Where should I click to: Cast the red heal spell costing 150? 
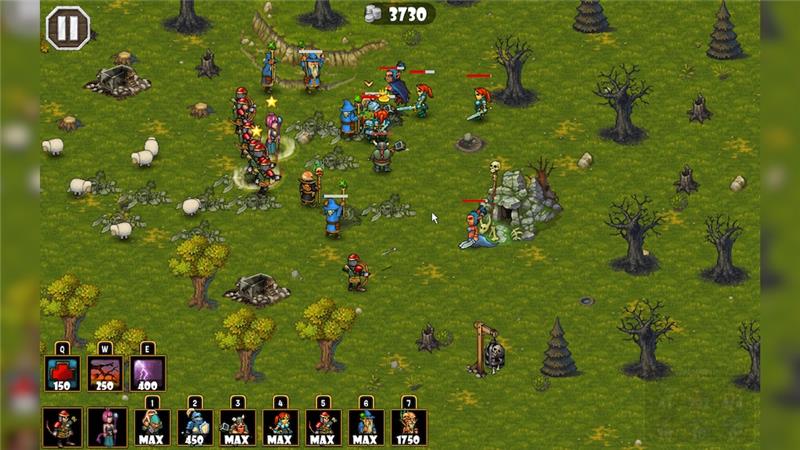coord(62,373)
